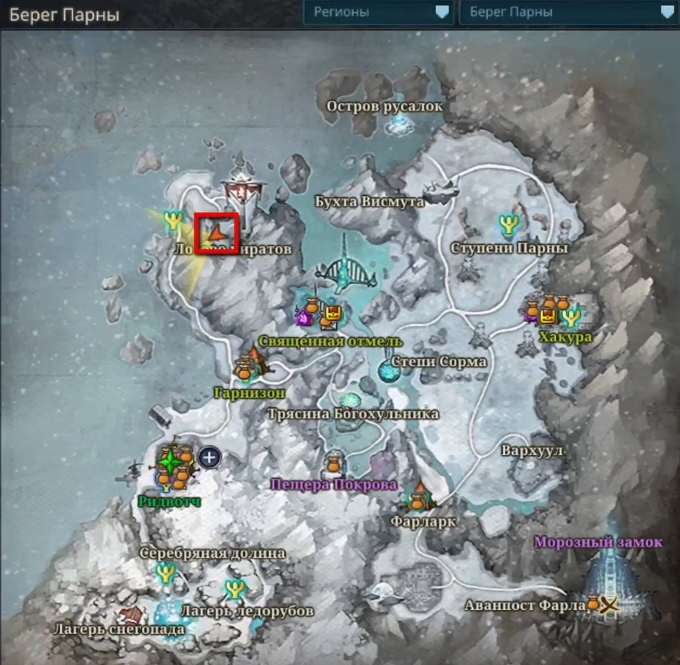Screen dimensions: 680x665
Task: Choose the triport at Серебряная долина
Action: coord(166,573)
